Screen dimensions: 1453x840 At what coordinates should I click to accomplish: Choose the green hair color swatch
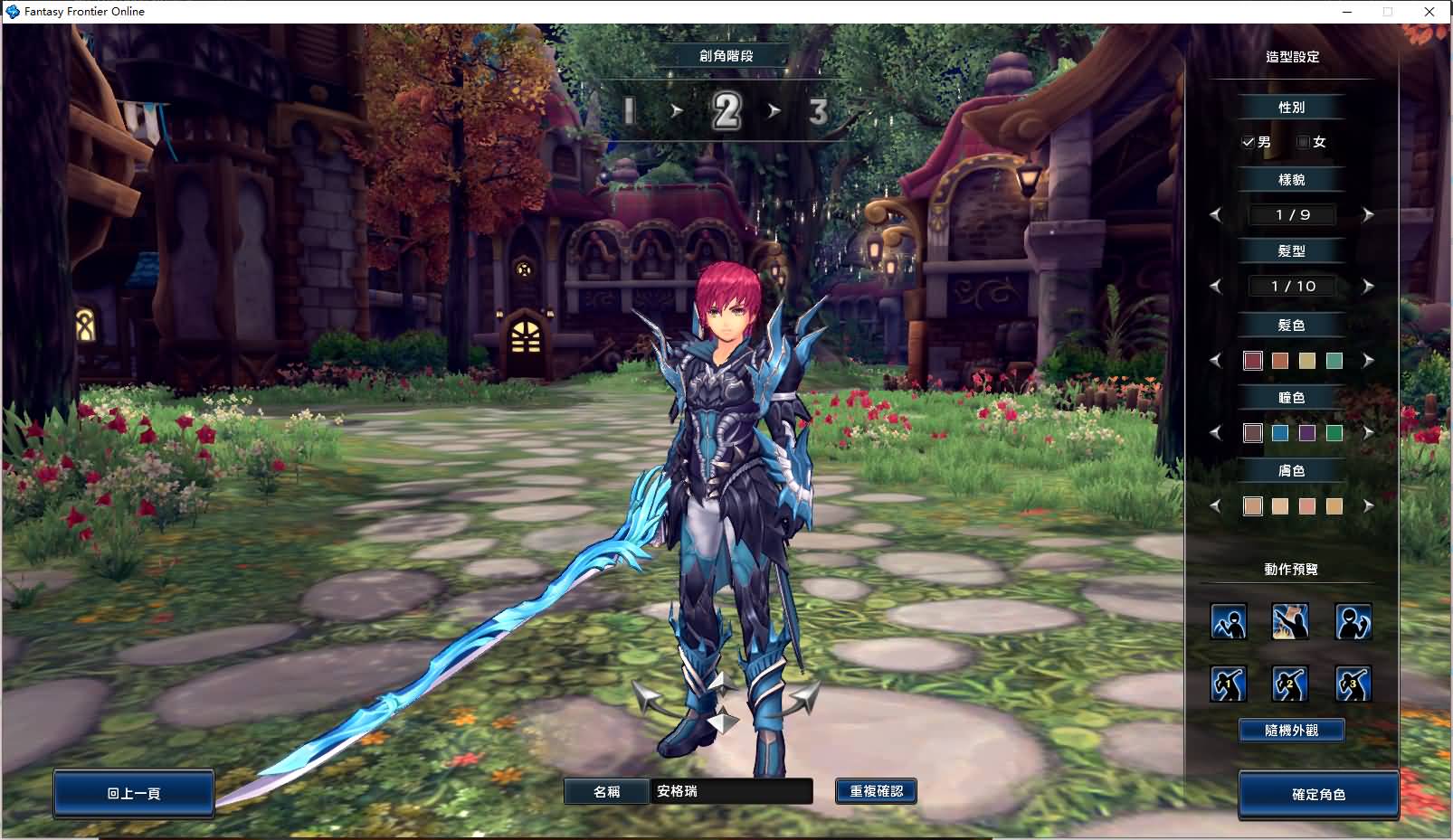click(x=1334, y=361)
